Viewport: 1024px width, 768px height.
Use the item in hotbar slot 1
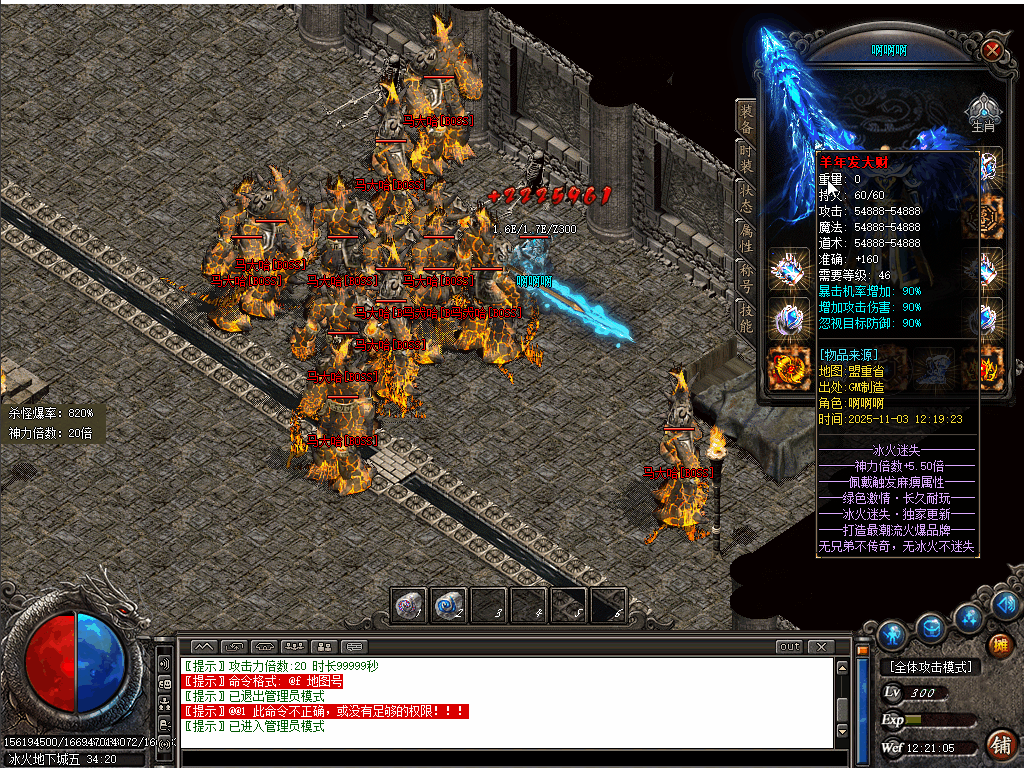[x=409, y=606]
